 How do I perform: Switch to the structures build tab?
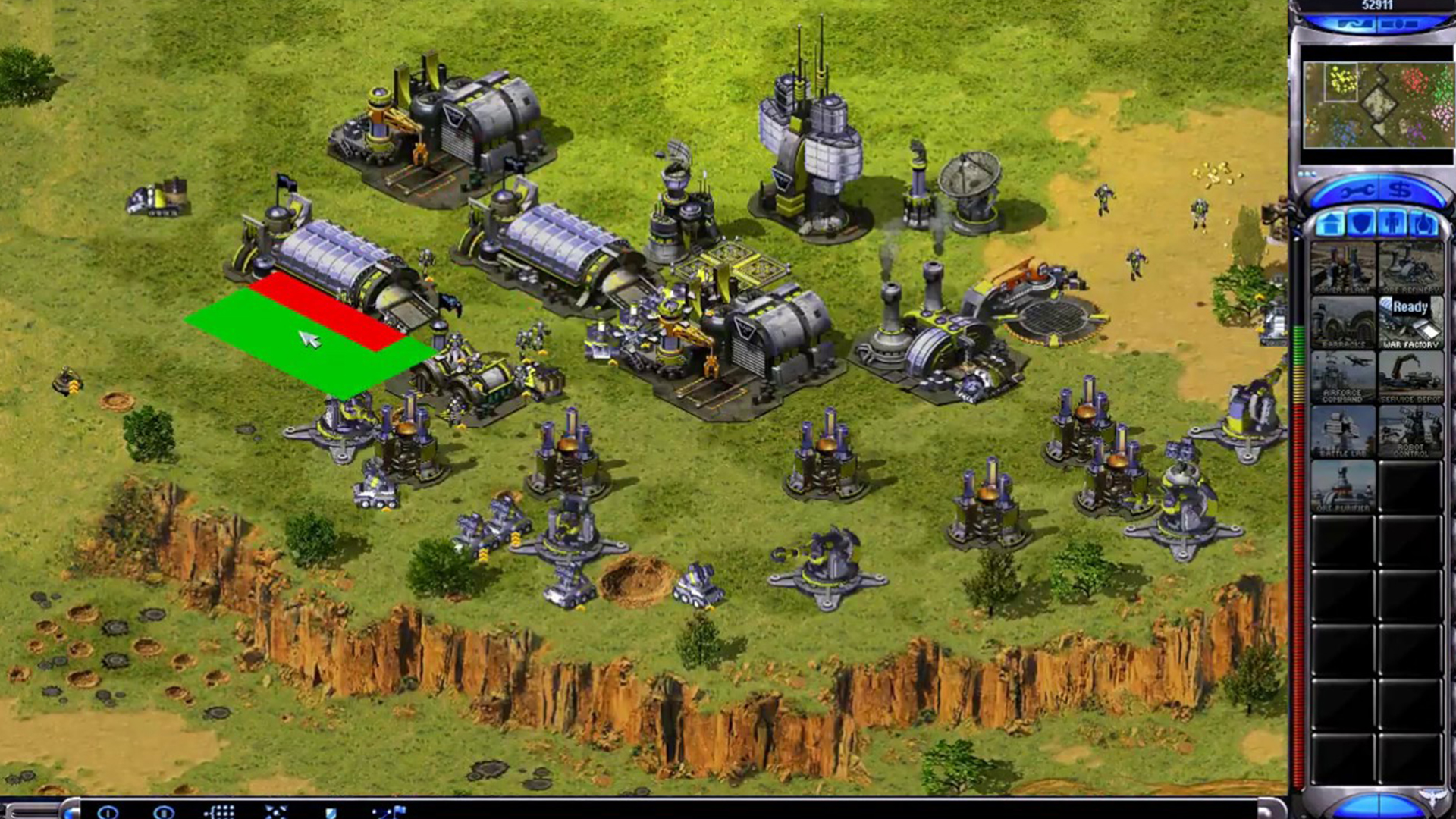point(1330,224)
